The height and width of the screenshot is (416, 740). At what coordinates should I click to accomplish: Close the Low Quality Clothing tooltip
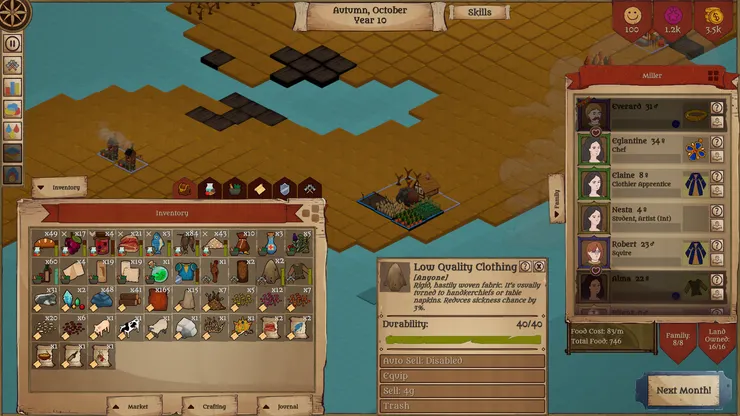[x=539, y=267]
